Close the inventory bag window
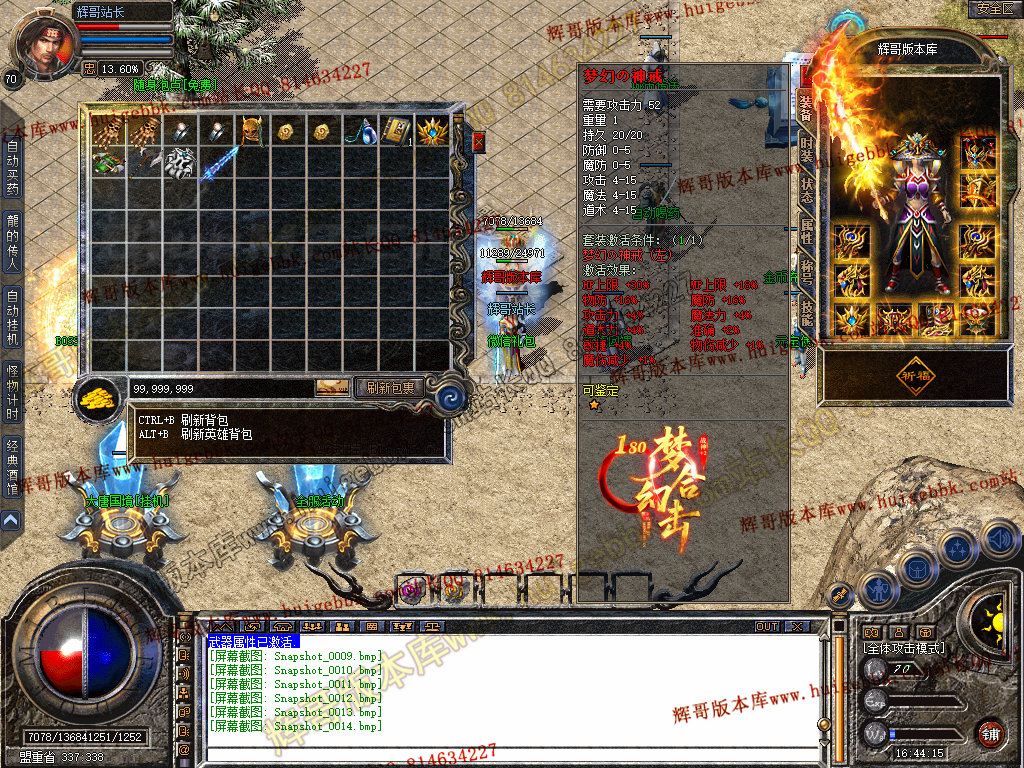Screen dimensions: 1024x768 pos(478,142)
